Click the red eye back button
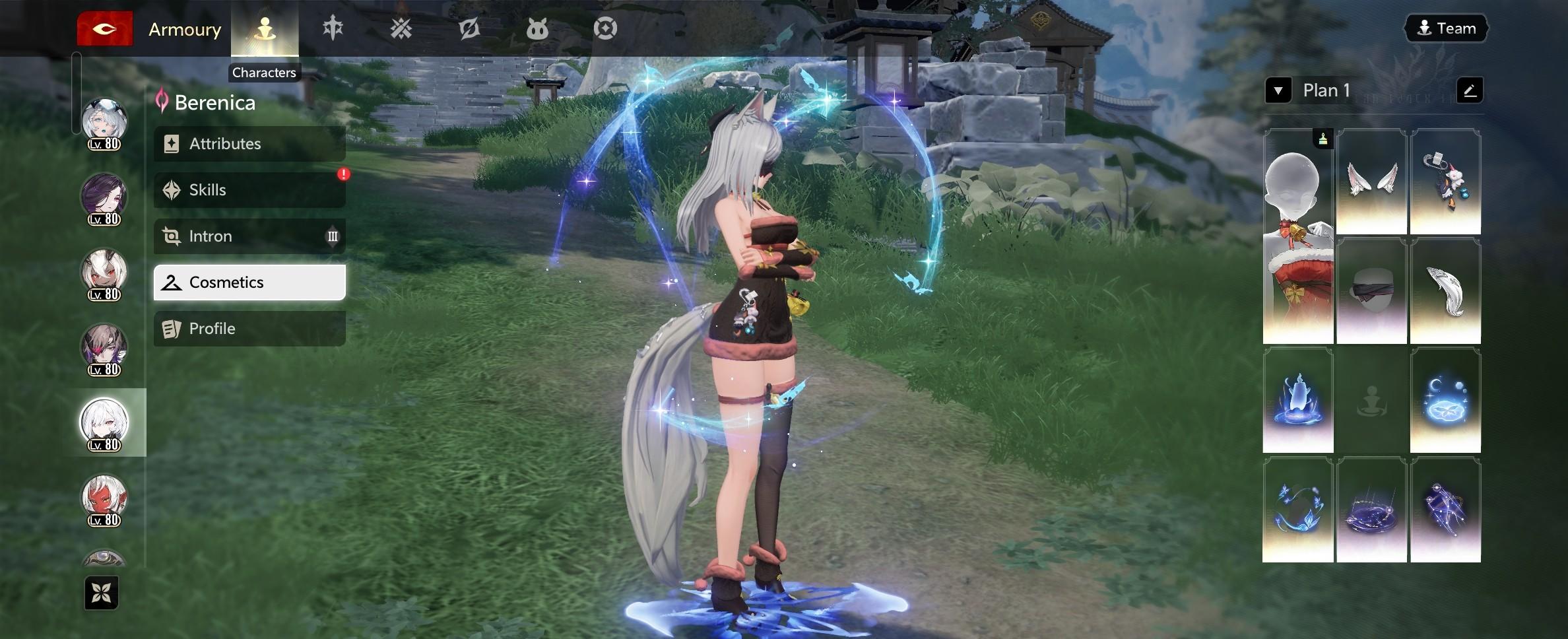The height and width of the screenshot is (639, 1568). point(105,29)
